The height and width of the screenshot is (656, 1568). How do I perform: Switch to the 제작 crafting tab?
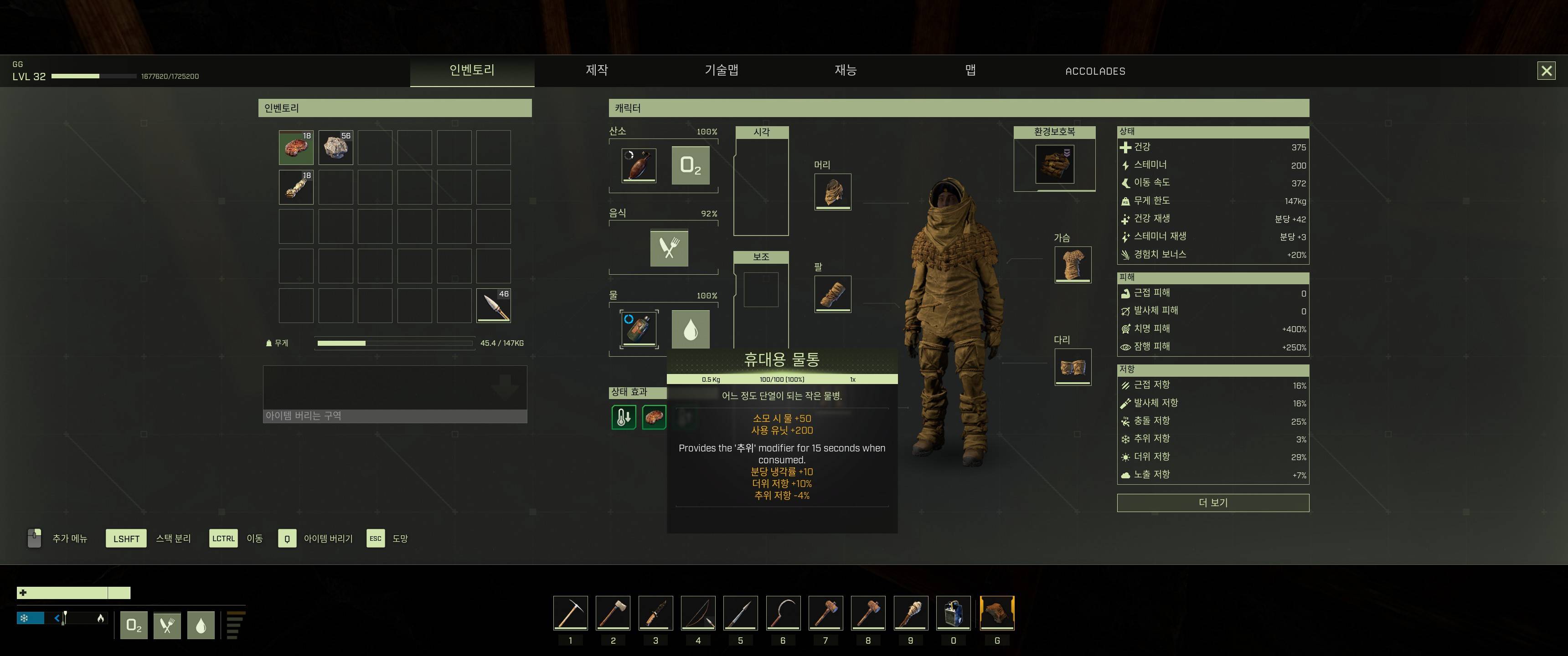click(x=597, y=71)
